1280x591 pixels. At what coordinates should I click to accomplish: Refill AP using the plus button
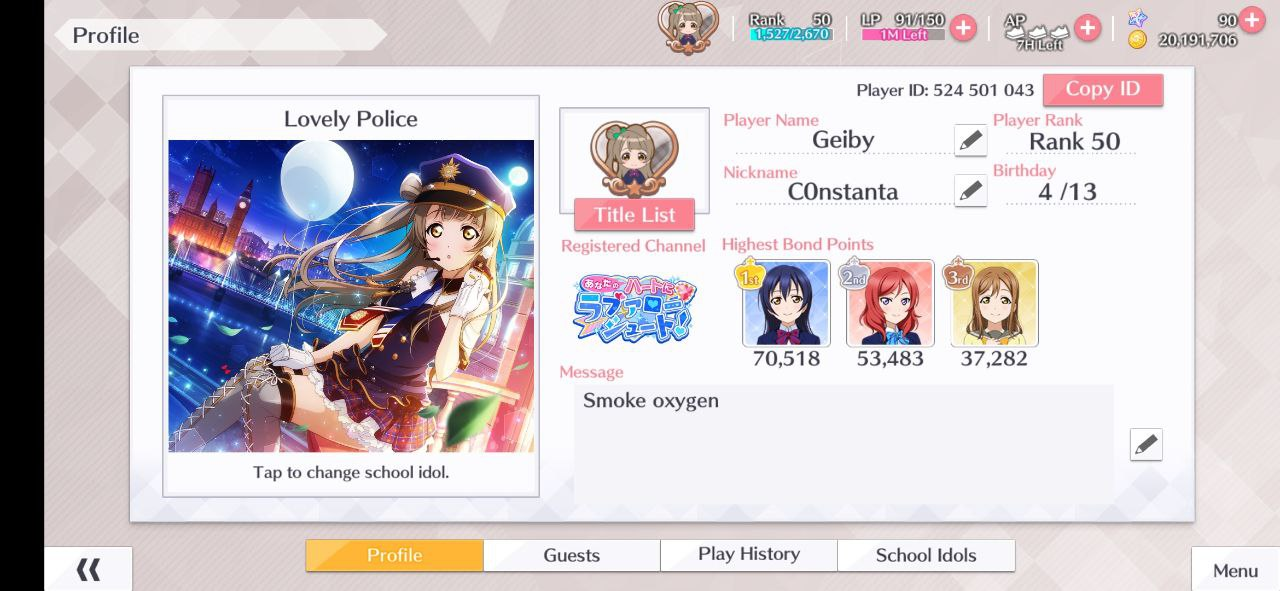1087,28
